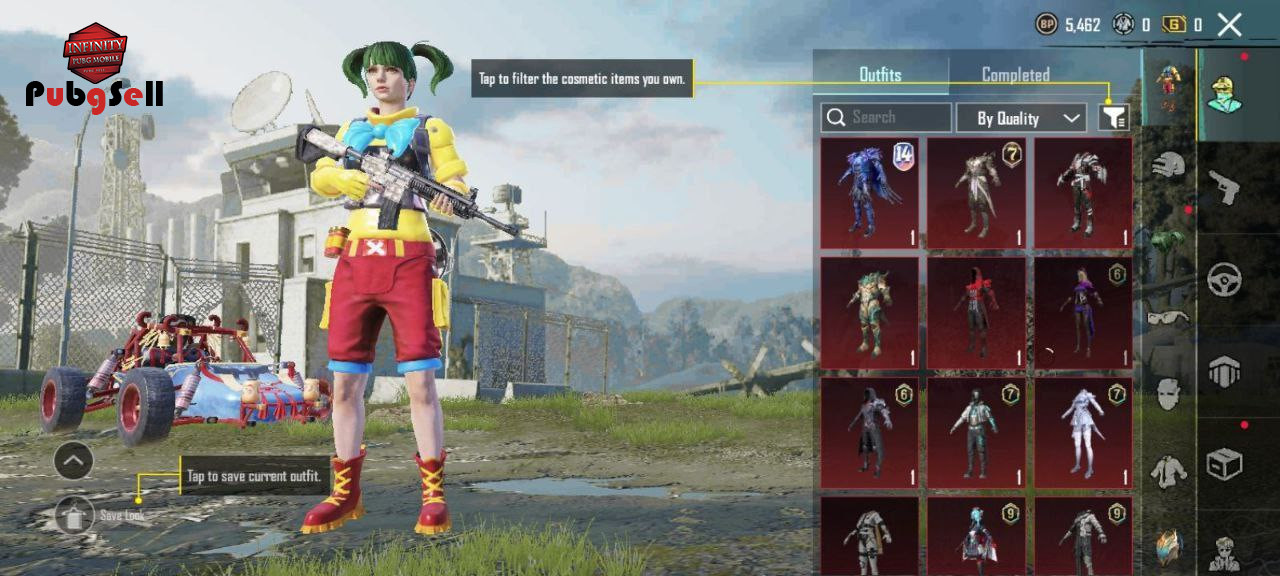
Task: Select the red hooded outfit
Action: 976,313
